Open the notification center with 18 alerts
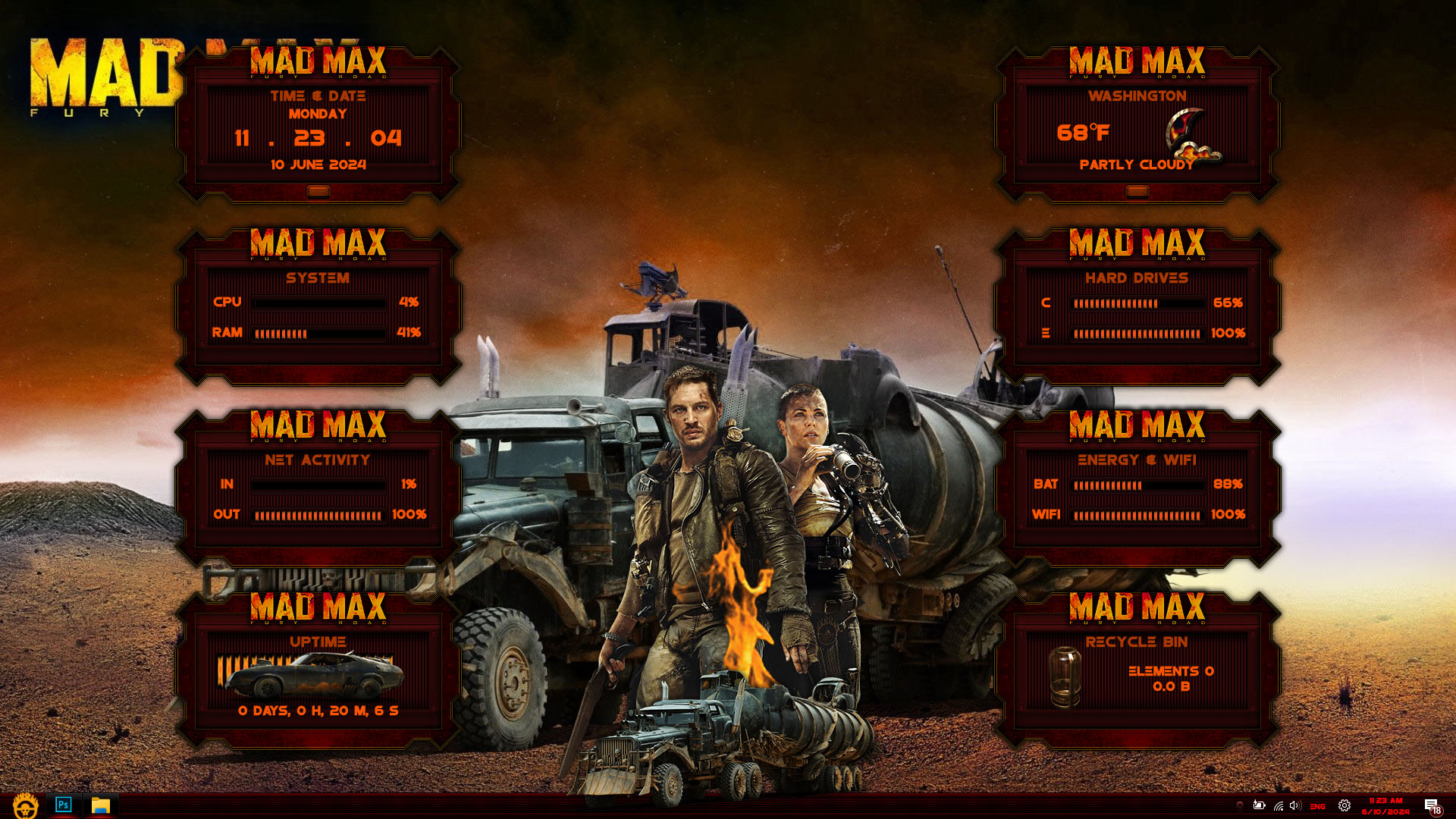Screen dimensions: 1456x819 1432,806
